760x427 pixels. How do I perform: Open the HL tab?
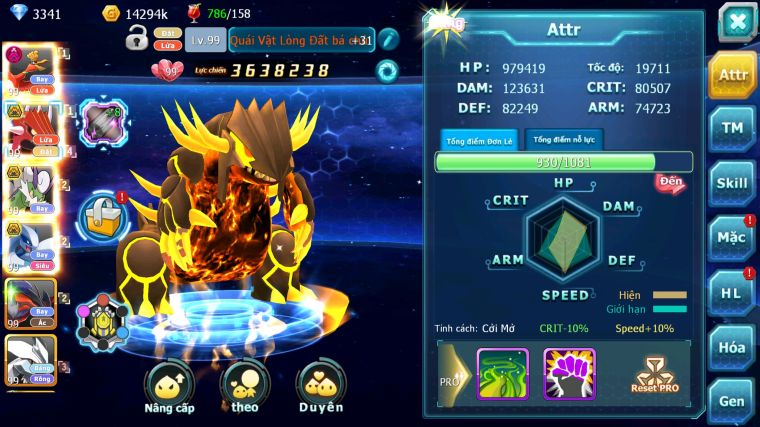point(733,292)
